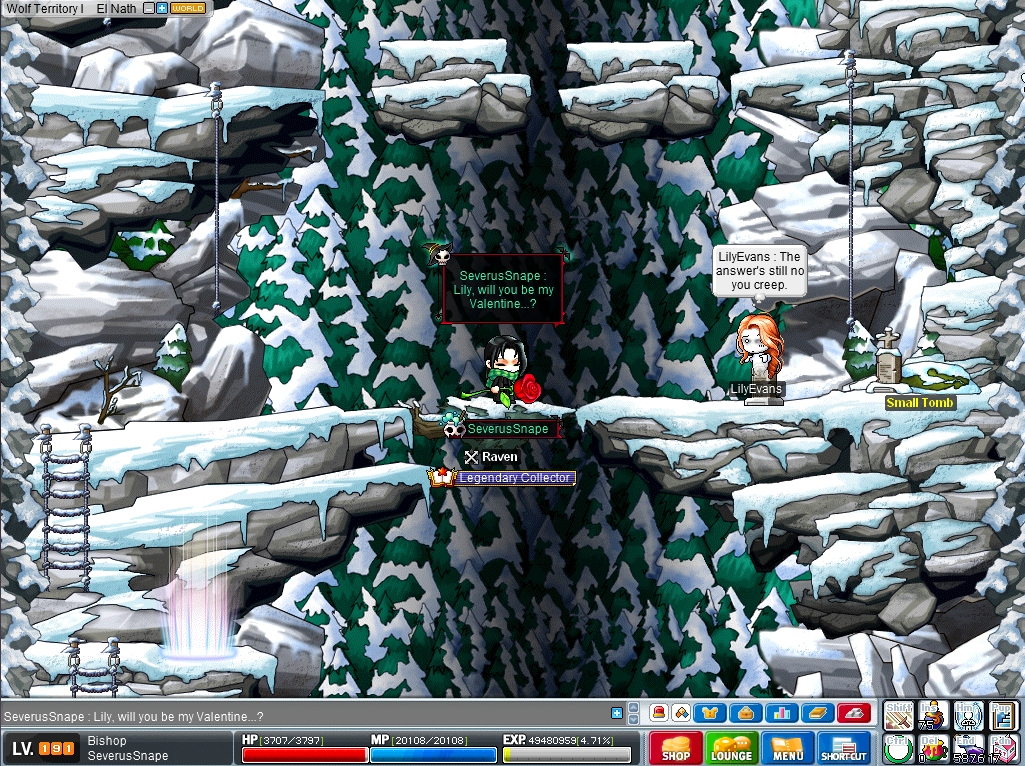Use the red pot item on Del slot
The image size is (1025, 766).
point(934,748)
